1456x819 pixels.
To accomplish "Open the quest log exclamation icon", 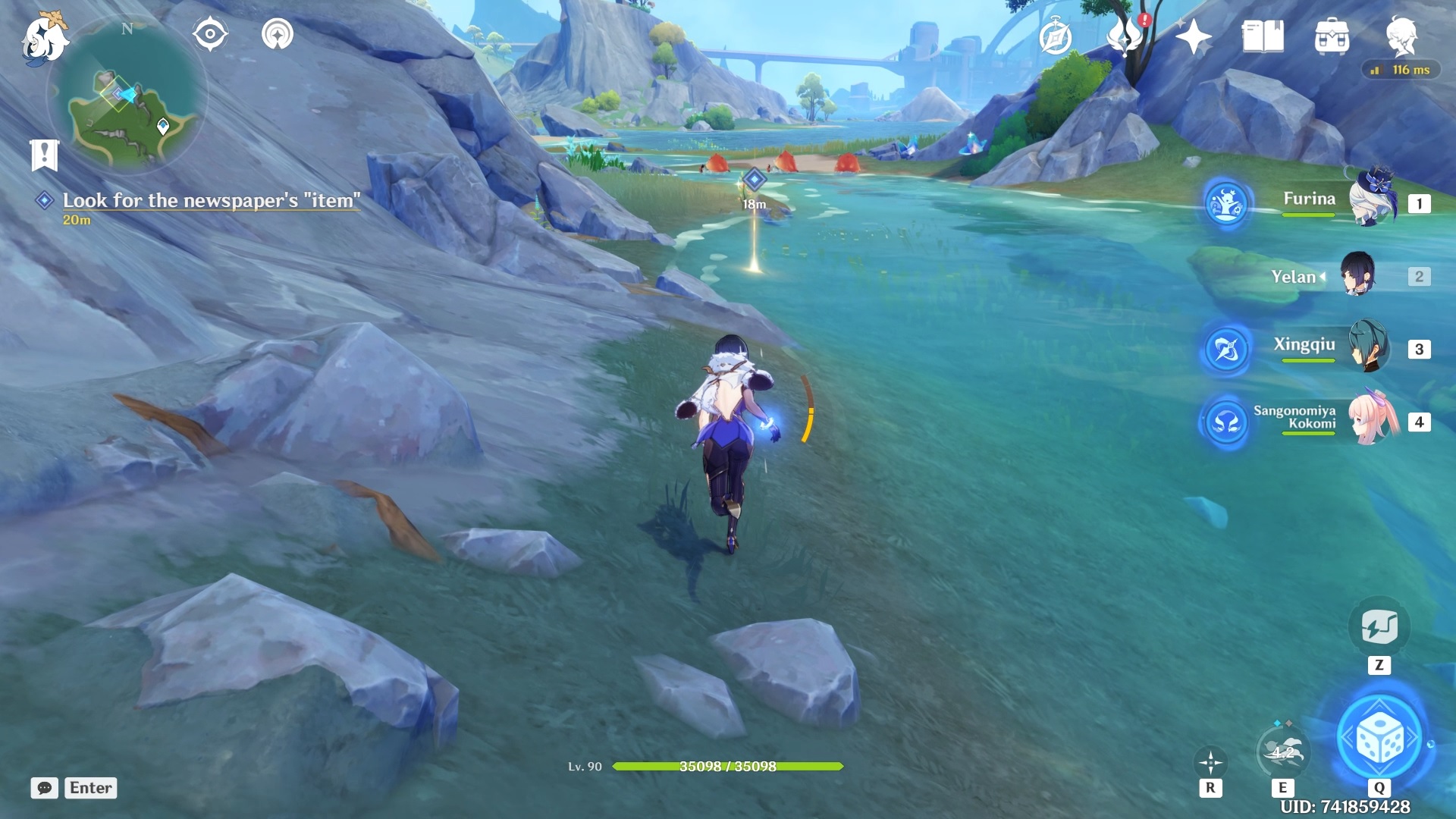I will click(44, 155).
